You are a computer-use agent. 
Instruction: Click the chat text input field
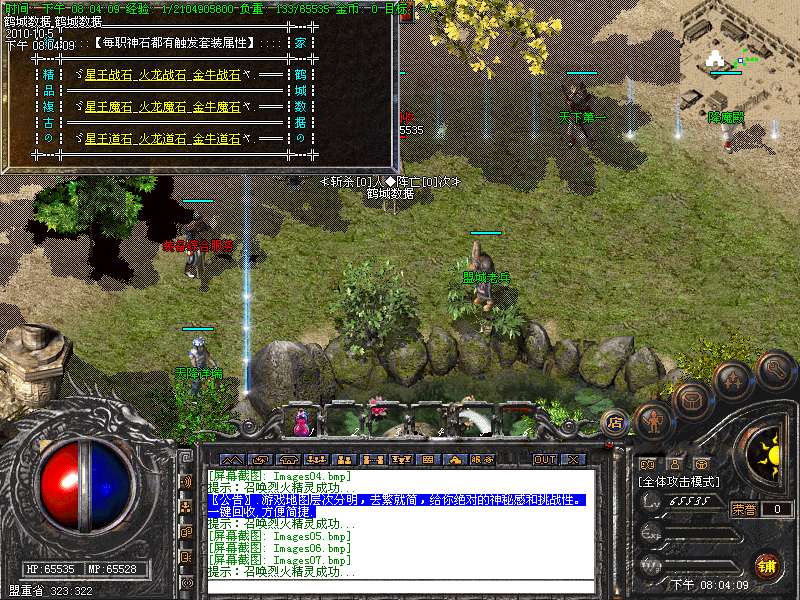coord(400,586)
